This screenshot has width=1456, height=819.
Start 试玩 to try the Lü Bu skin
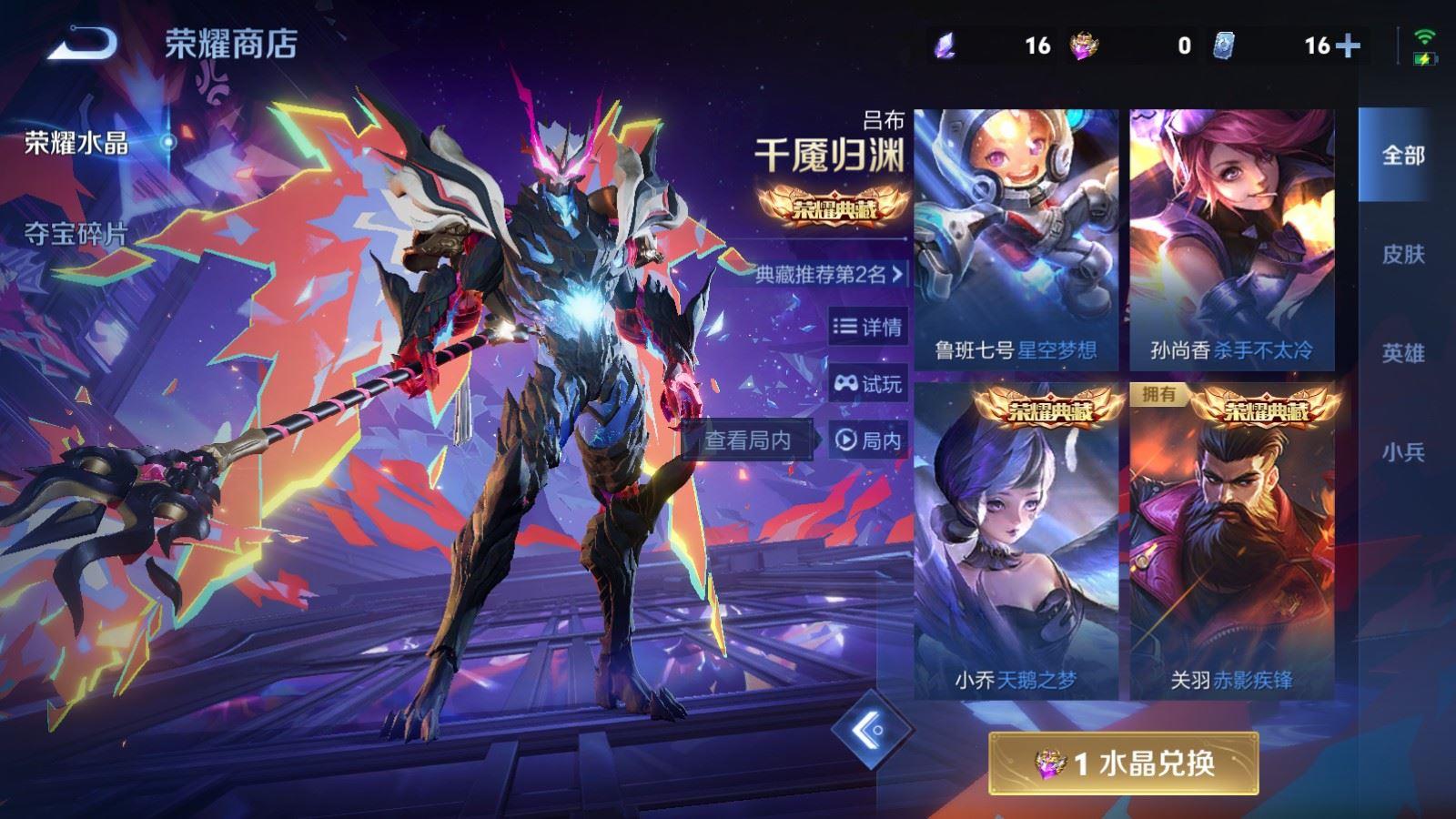(x=866, y=384)
